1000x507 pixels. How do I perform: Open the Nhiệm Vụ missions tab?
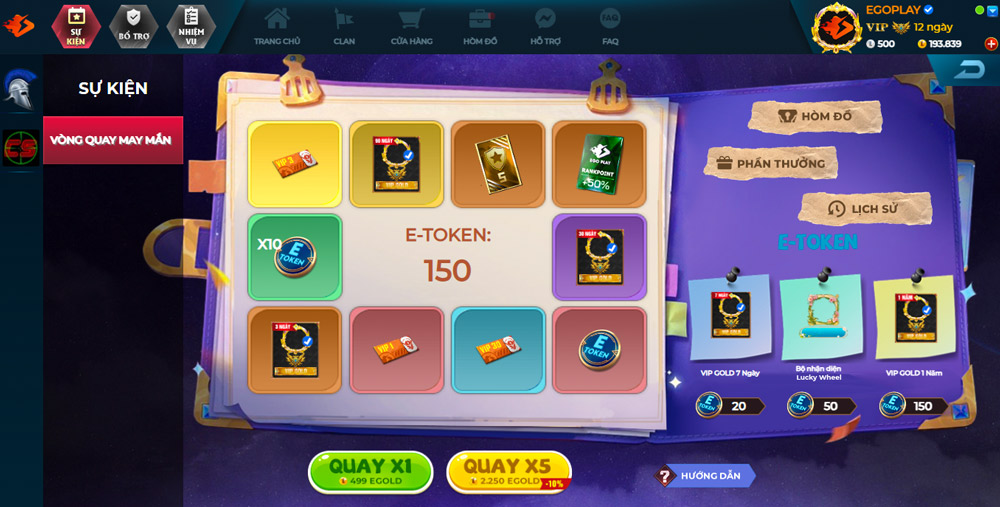pyautogui.click(x=191, y=25)
